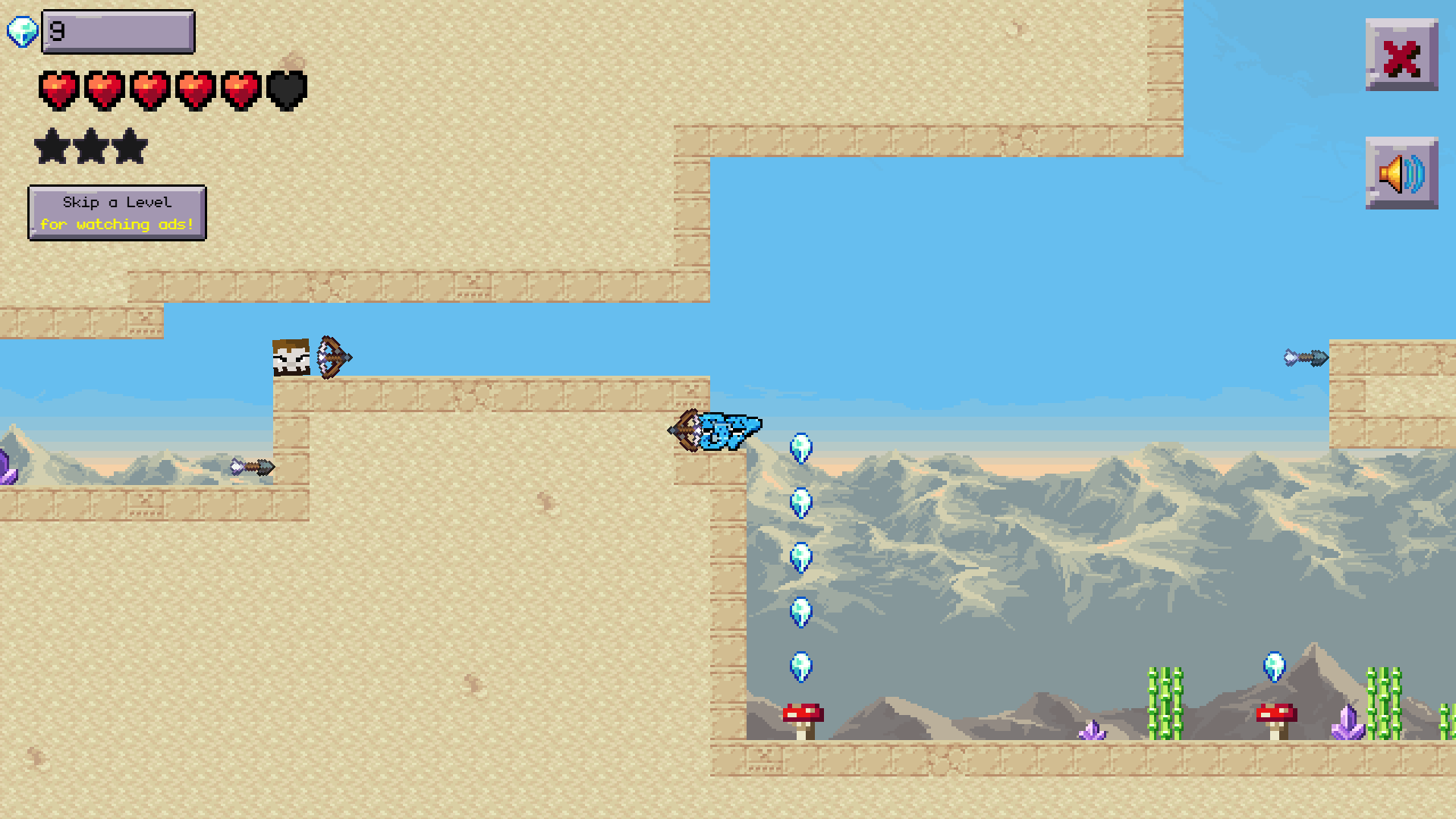This screenshot has width=1456, height=819.
Task: Click the yellow 'for watching ads!' text
Action: (x=118, y=224)
